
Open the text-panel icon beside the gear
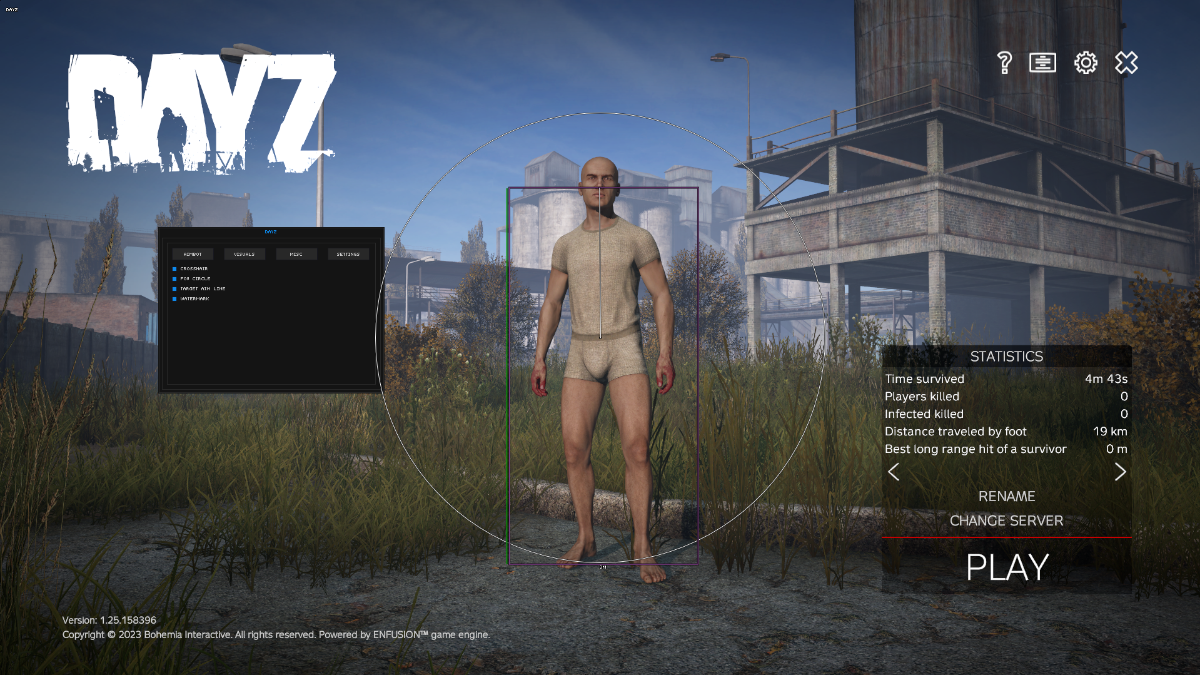[x=1043, y=63]
